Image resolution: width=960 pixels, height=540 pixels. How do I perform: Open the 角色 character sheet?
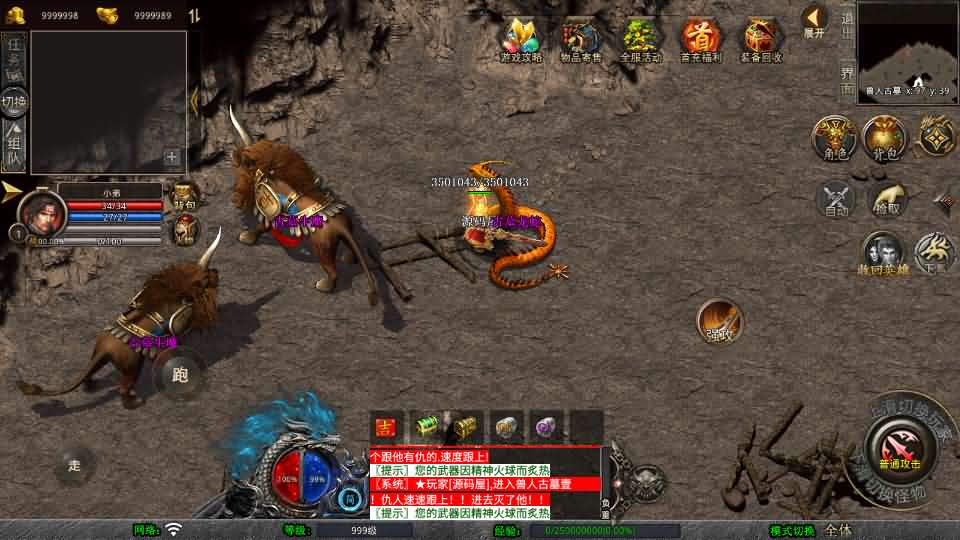833,137
